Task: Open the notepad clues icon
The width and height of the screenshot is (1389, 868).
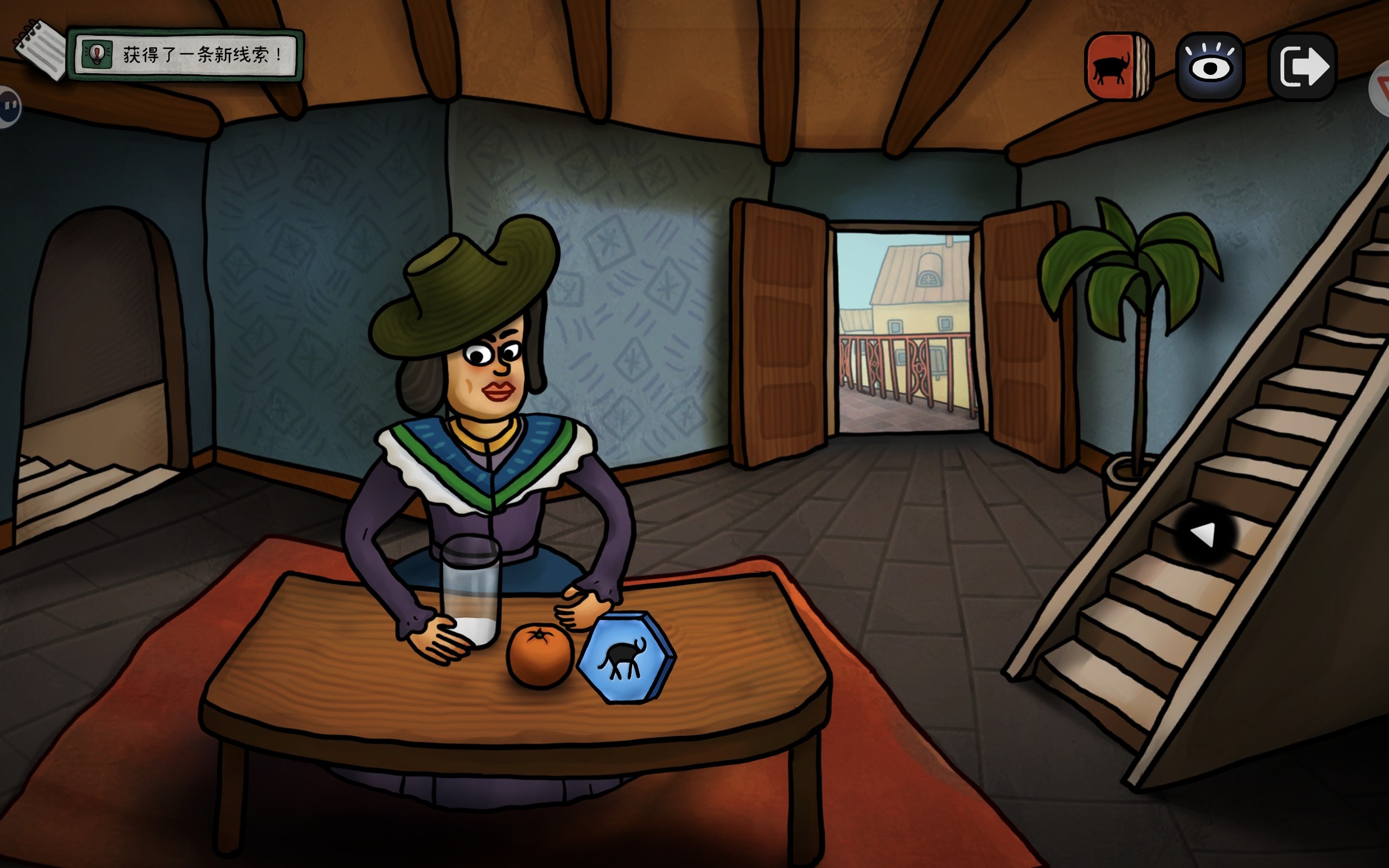Action: (x=40, y=49)
